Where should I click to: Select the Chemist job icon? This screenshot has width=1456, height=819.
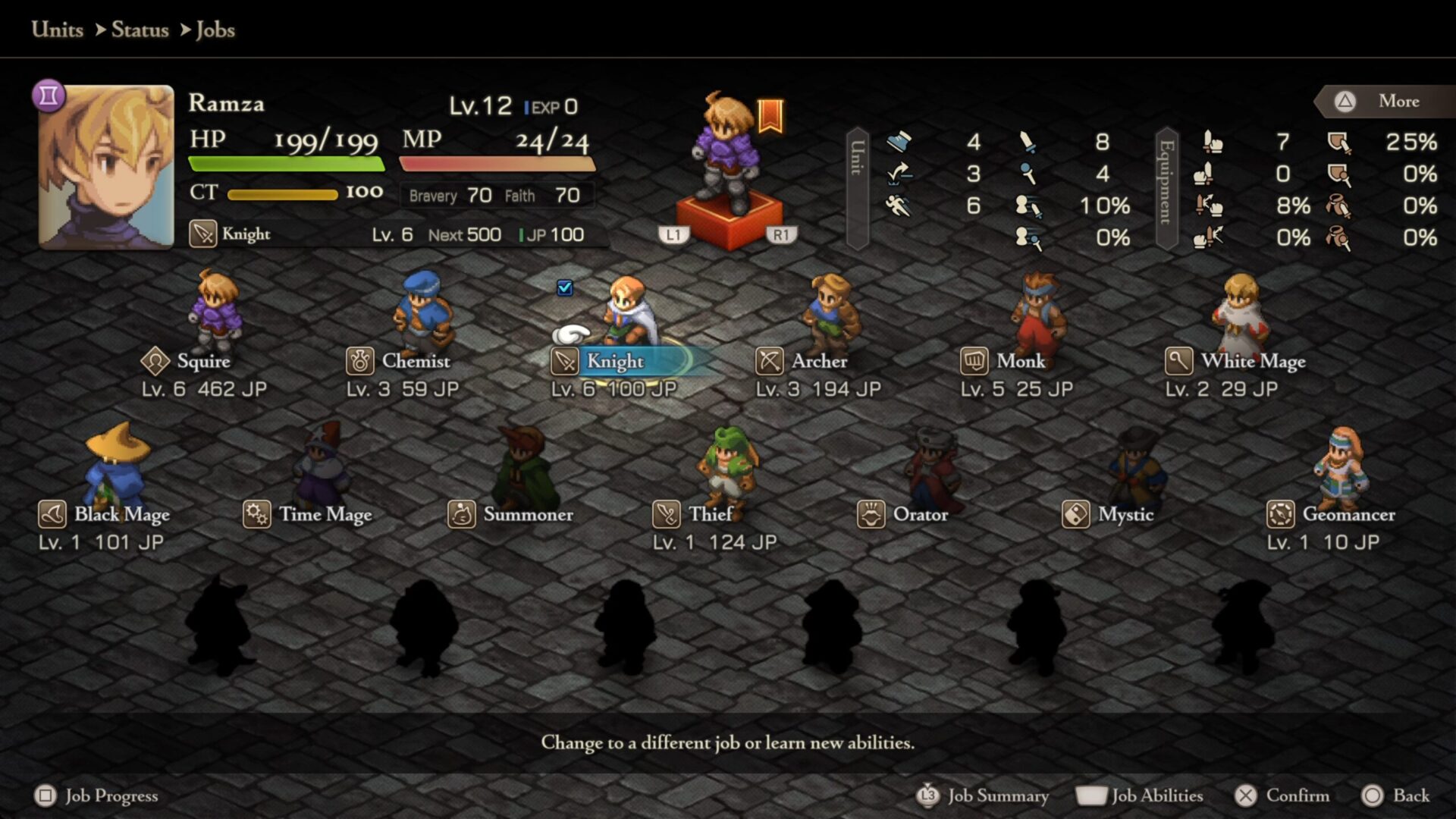click(360, 362)
